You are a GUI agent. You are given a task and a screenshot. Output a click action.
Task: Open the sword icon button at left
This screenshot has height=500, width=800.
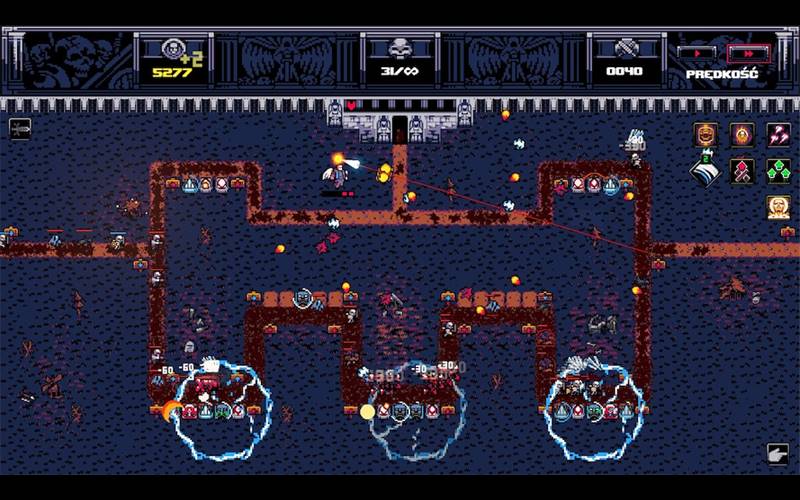[x=20, y=128]
